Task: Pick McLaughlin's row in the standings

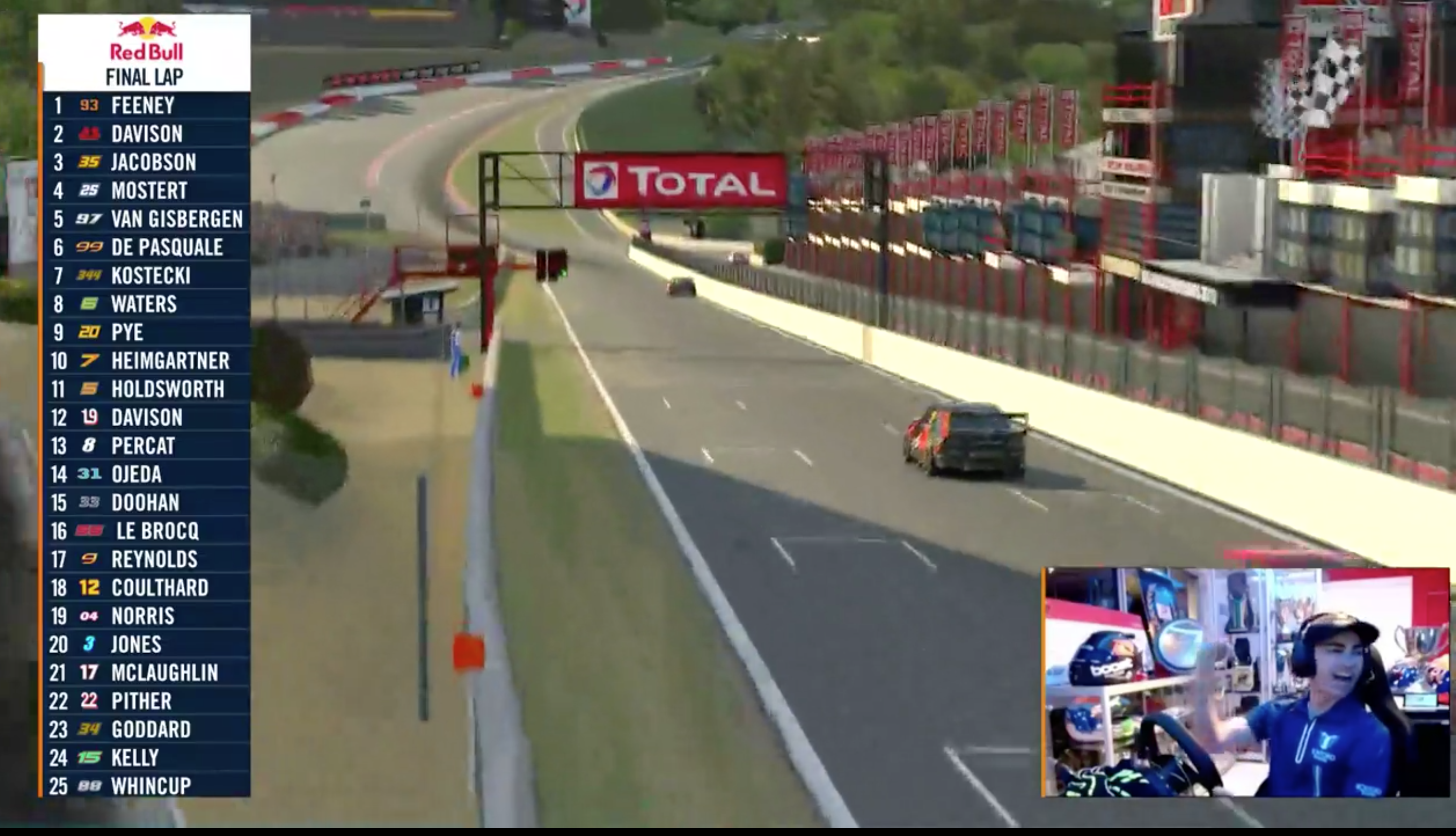Action: 146,672
